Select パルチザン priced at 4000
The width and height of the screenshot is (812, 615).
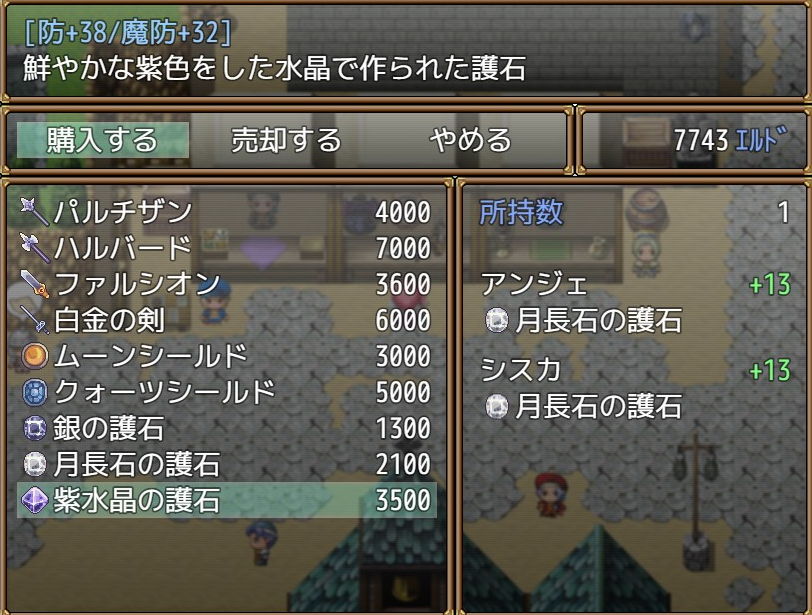tap(226, 212)
